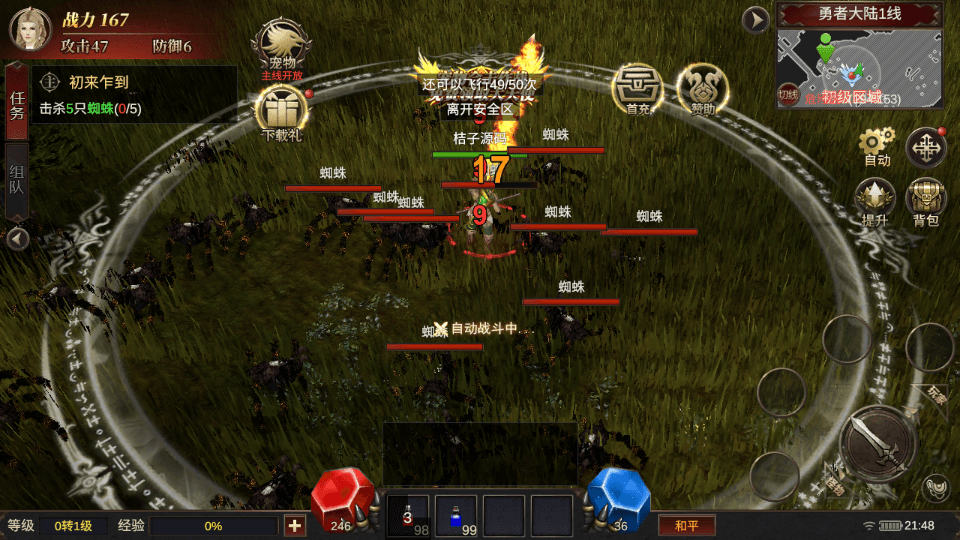Image resolution: width=960 pixels, height=540 pixels.
Task: Use the red health potion slot
Action: point(408,515)
